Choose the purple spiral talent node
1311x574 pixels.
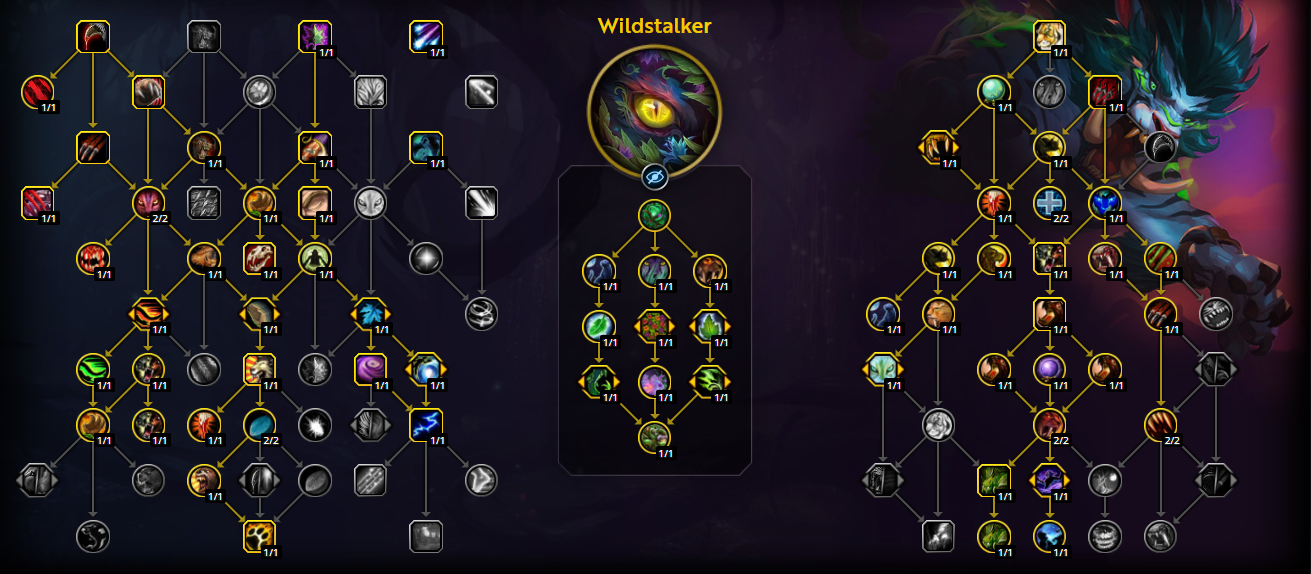point(370,369)
